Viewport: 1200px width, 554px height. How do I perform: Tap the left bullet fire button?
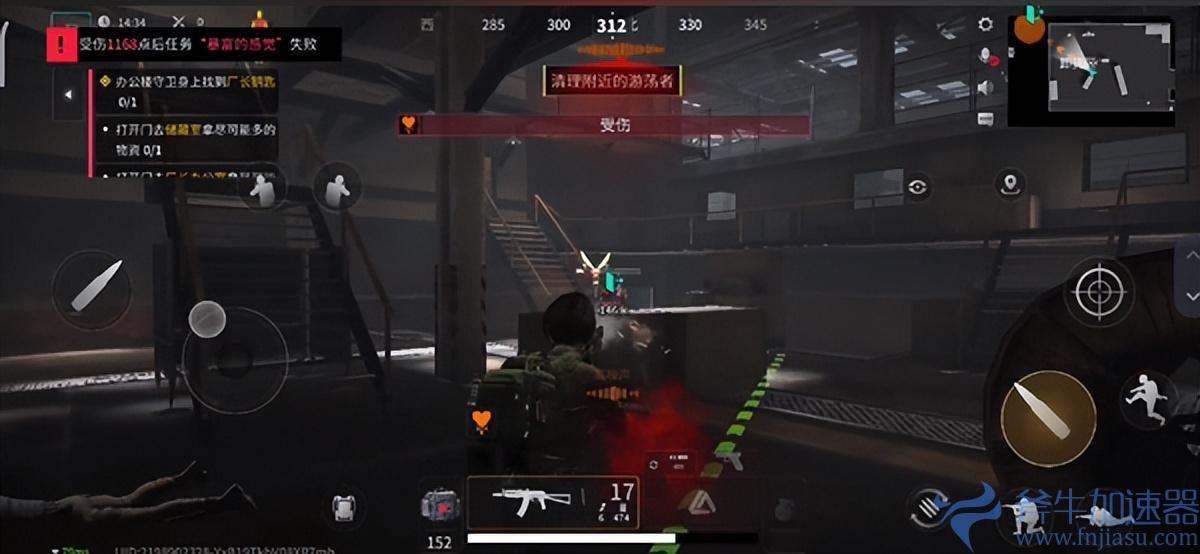[92, 290]
